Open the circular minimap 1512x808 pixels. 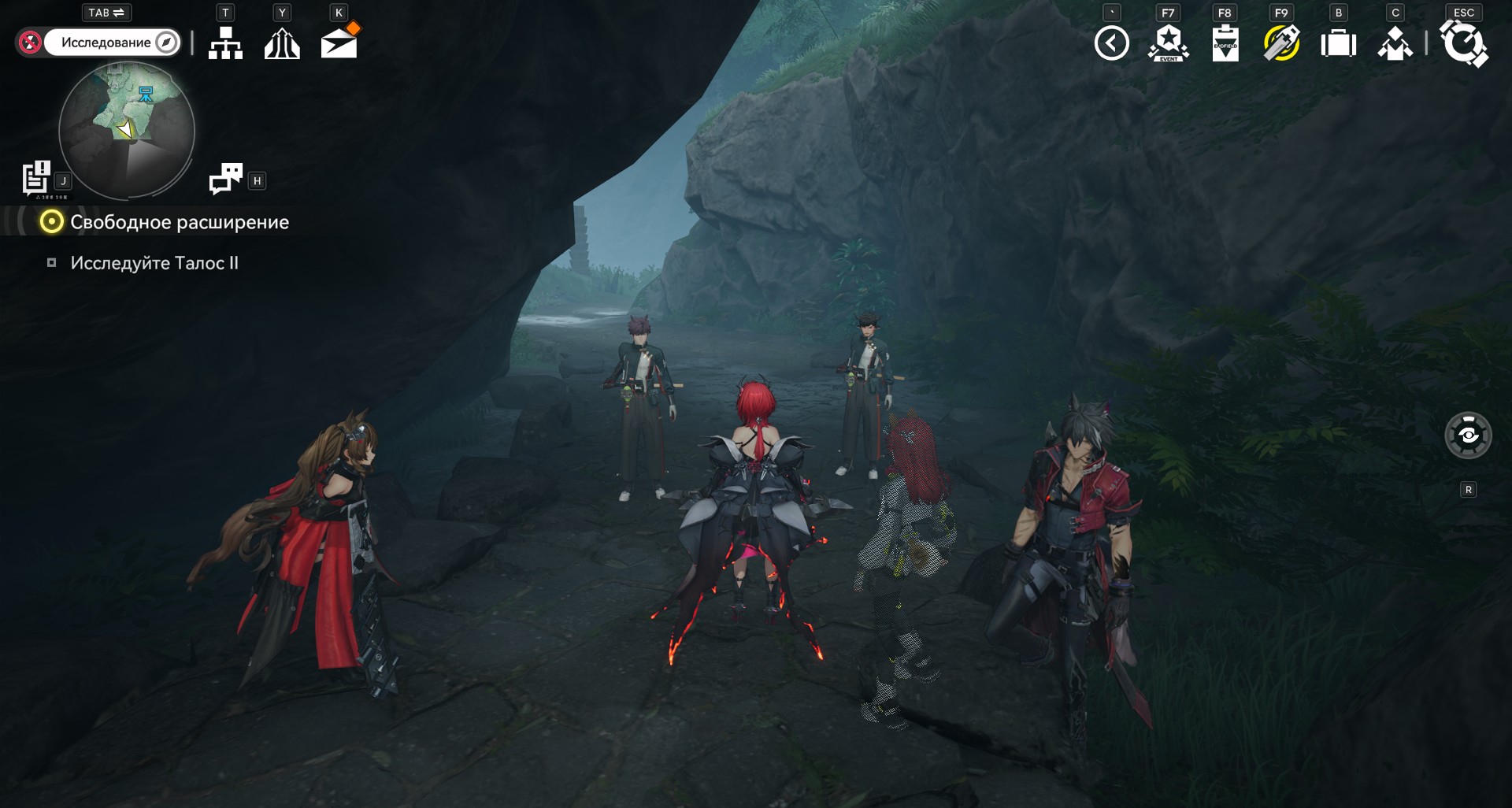click(x=127, y=131)
